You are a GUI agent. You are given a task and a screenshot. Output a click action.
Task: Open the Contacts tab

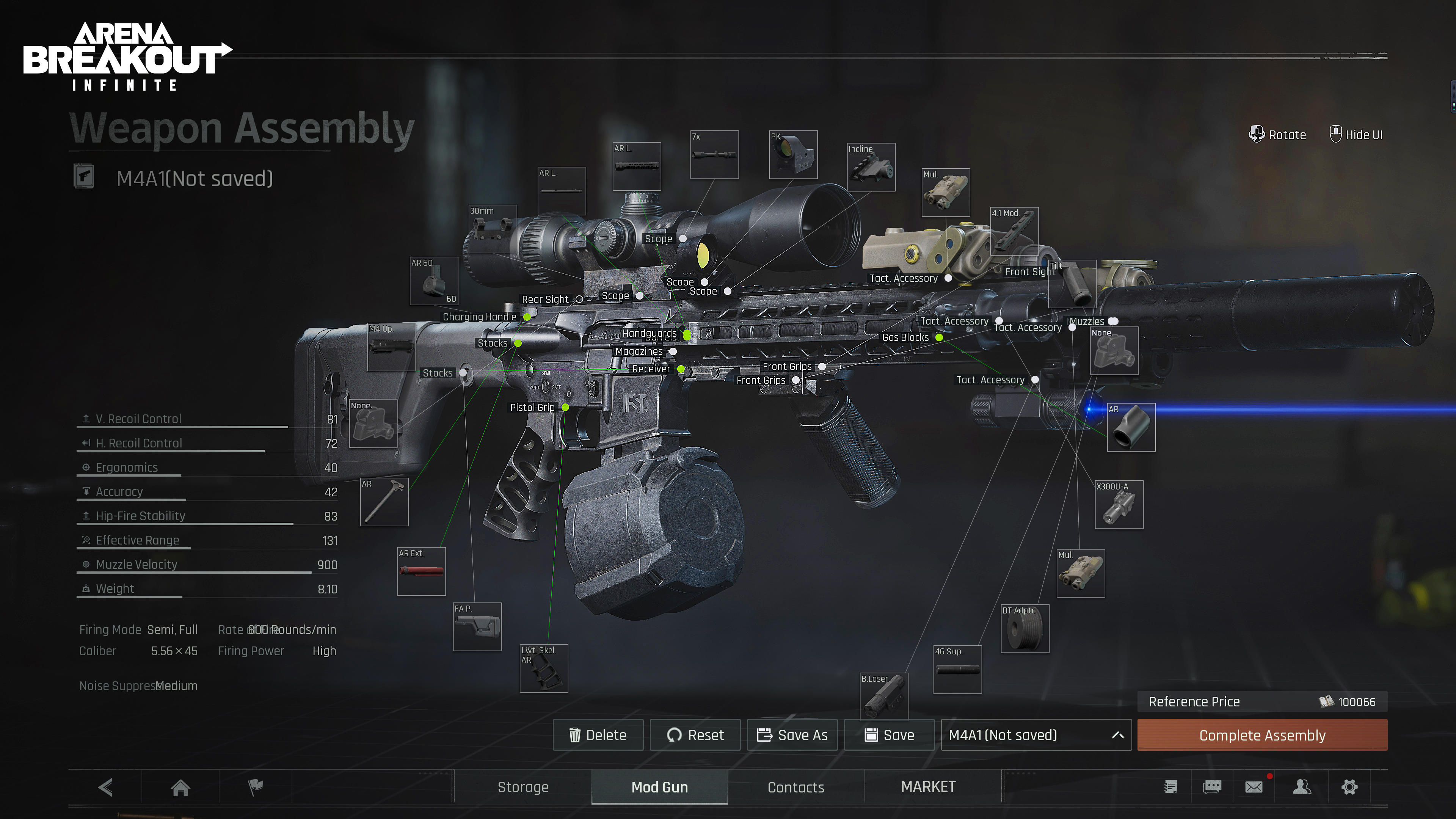(x=795, y=787)
